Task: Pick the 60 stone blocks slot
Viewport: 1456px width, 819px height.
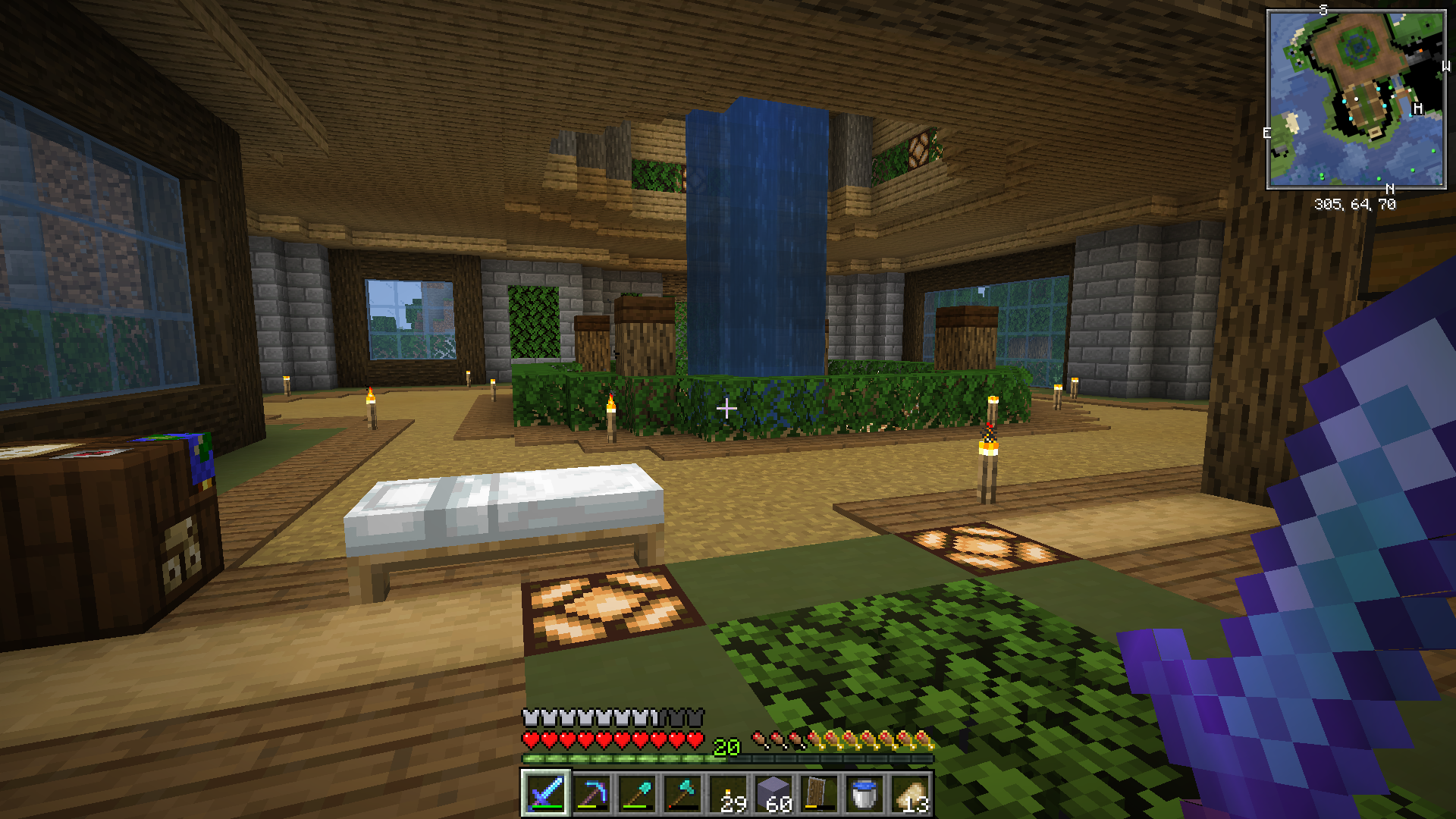Action: 774,793
